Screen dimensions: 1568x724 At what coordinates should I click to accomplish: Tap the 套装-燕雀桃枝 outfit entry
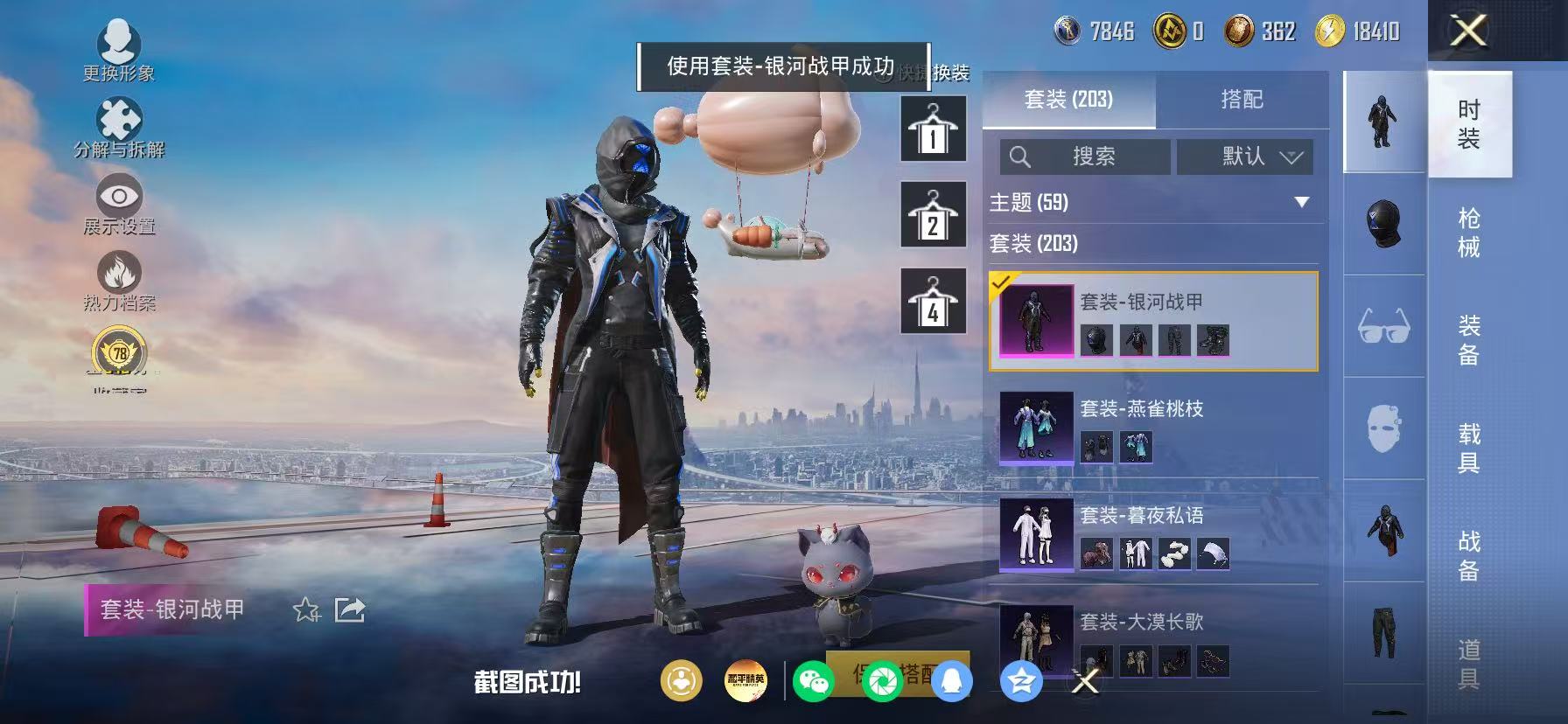pyautogui.click(x=1153, y=428)
